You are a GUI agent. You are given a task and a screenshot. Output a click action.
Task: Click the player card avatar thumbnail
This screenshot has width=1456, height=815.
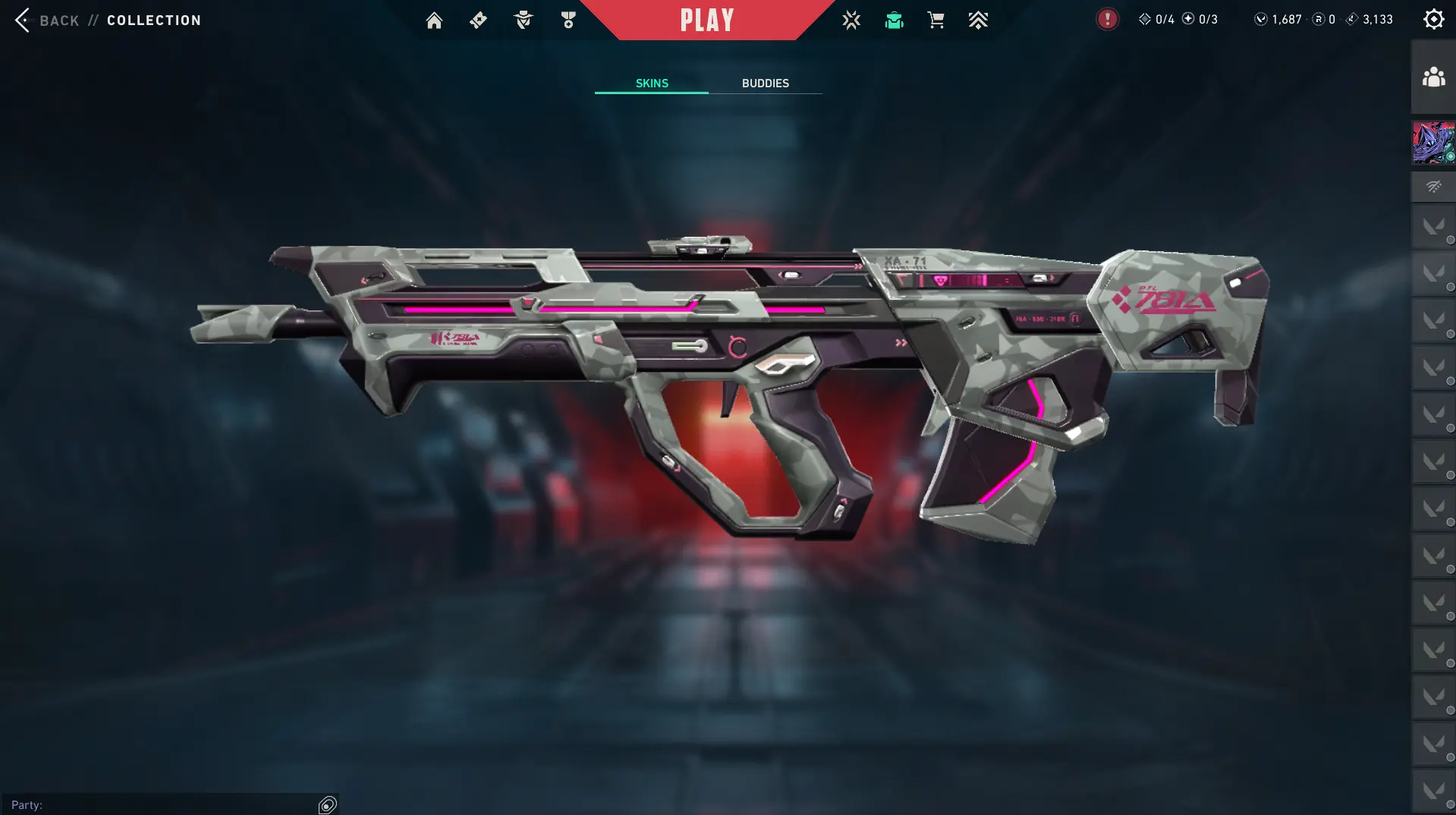click(1433, 143)
